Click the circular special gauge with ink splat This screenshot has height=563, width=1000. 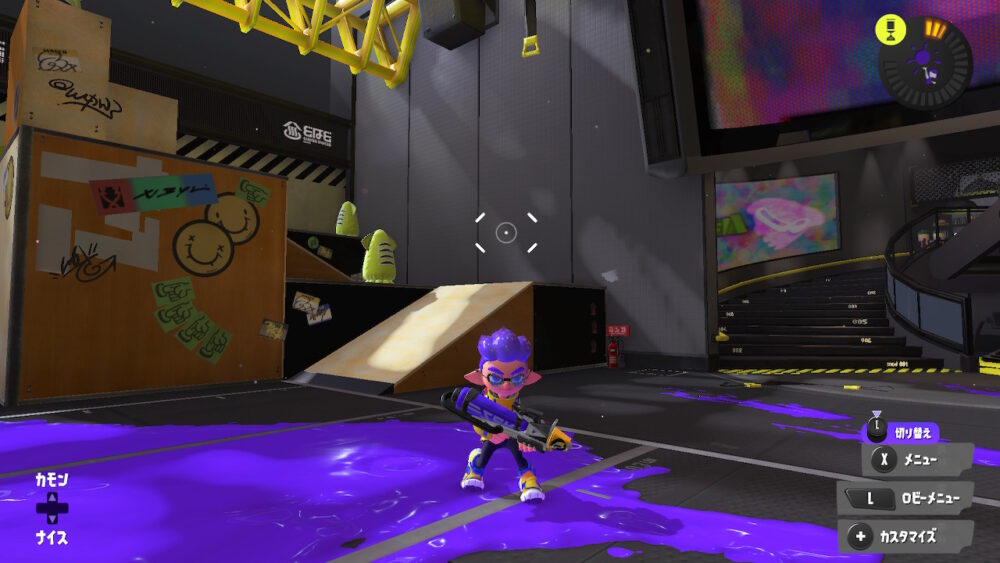[926, 64]
